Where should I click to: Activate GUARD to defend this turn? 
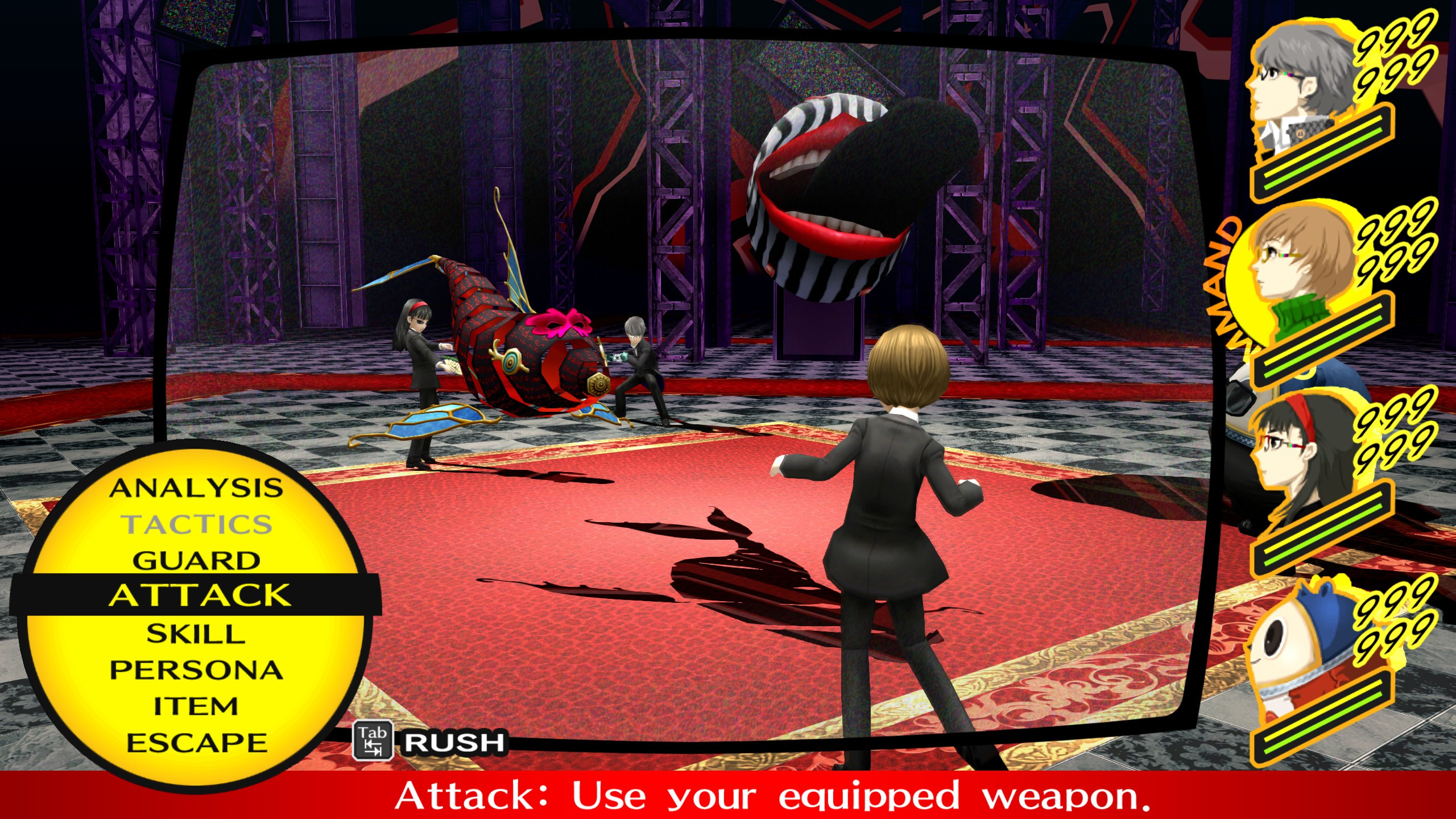point(196,560)
